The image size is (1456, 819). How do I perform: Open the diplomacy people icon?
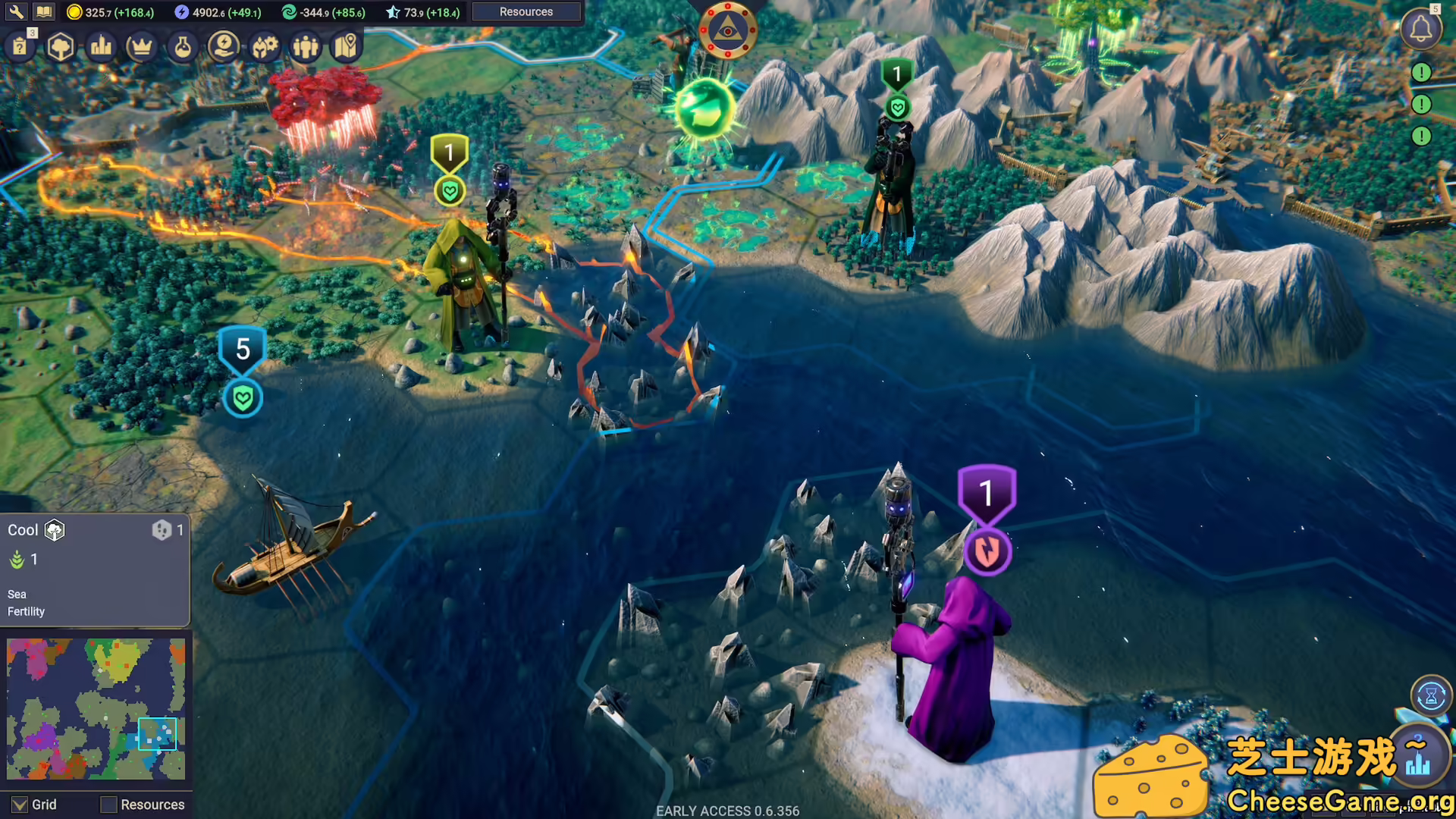pos(304,45)
